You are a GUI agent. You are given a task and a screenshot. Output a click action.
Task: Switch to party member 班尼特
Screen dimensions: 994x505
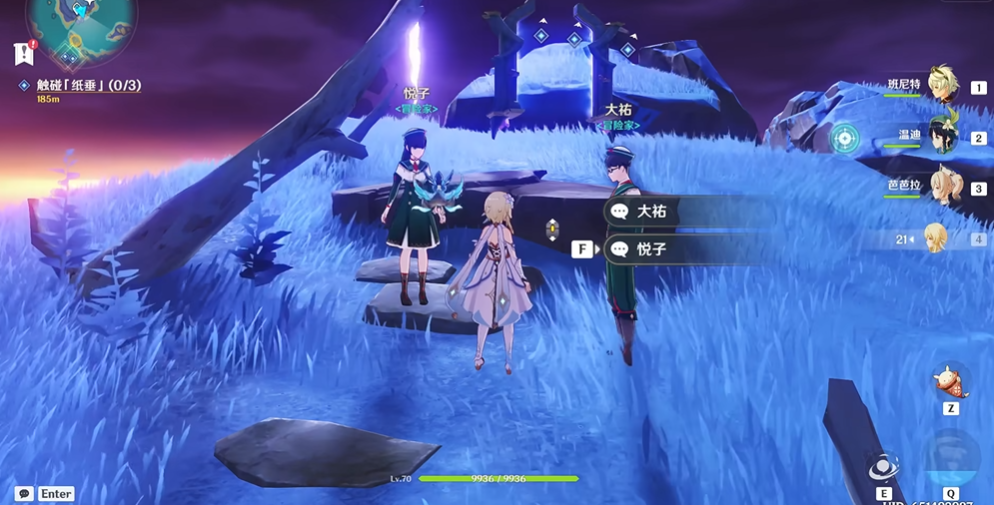pos(941,86)
